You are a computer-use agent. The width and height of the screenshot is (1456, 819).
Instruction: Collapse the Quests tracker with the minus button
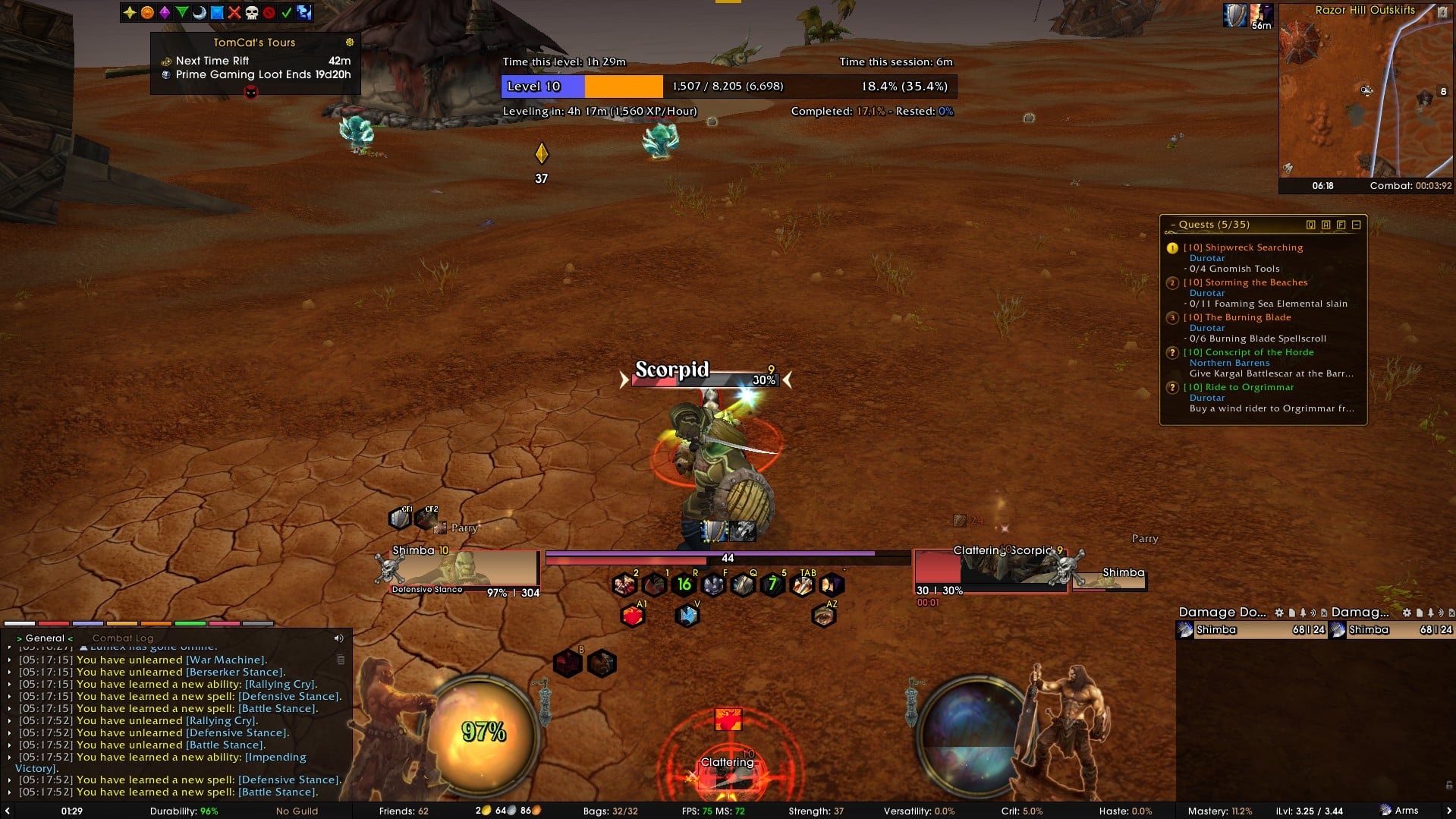coord(1355,225)
